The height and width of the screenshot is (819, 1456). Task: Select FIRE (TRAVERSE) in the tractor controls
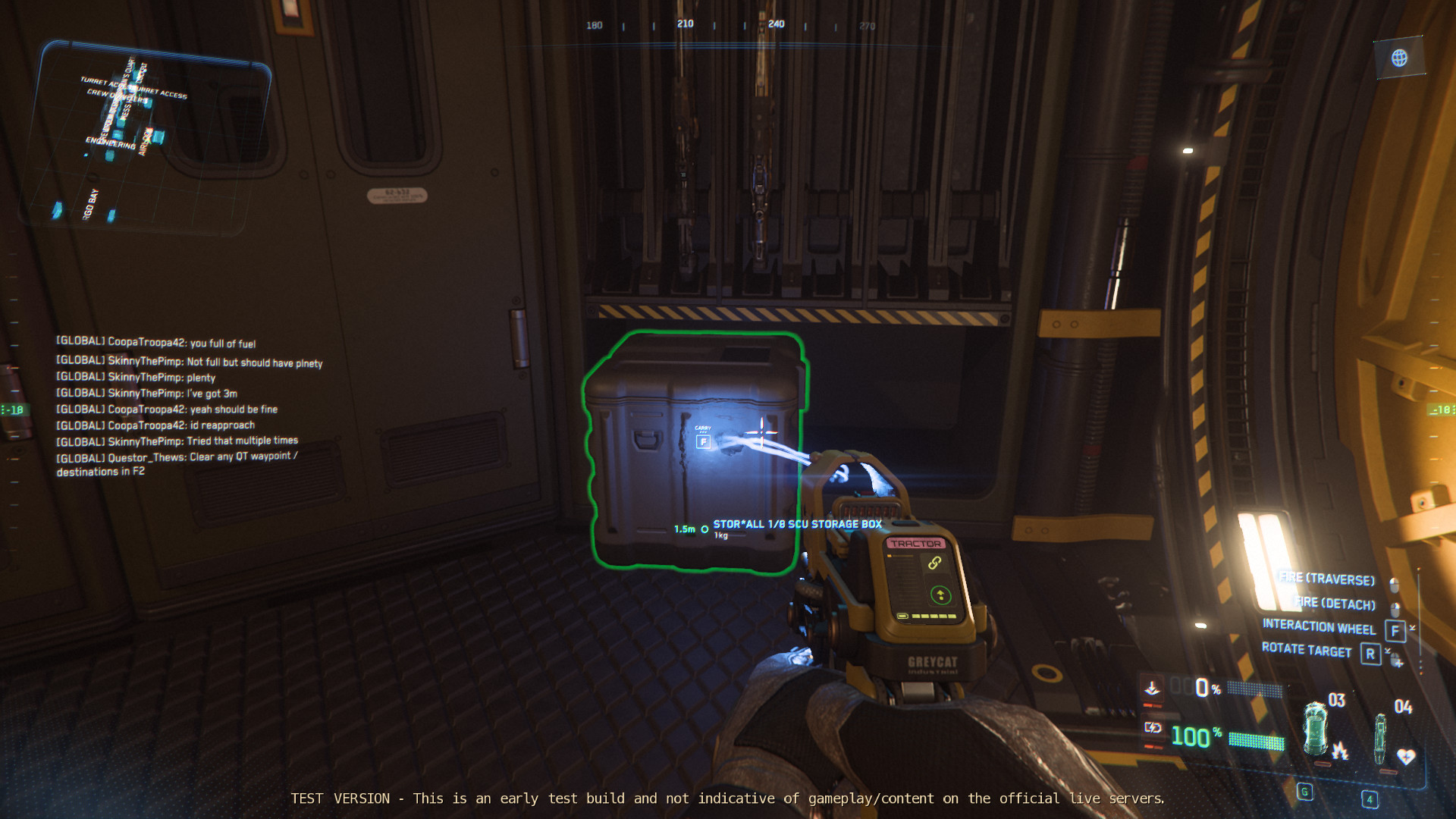coord(1327,579)
